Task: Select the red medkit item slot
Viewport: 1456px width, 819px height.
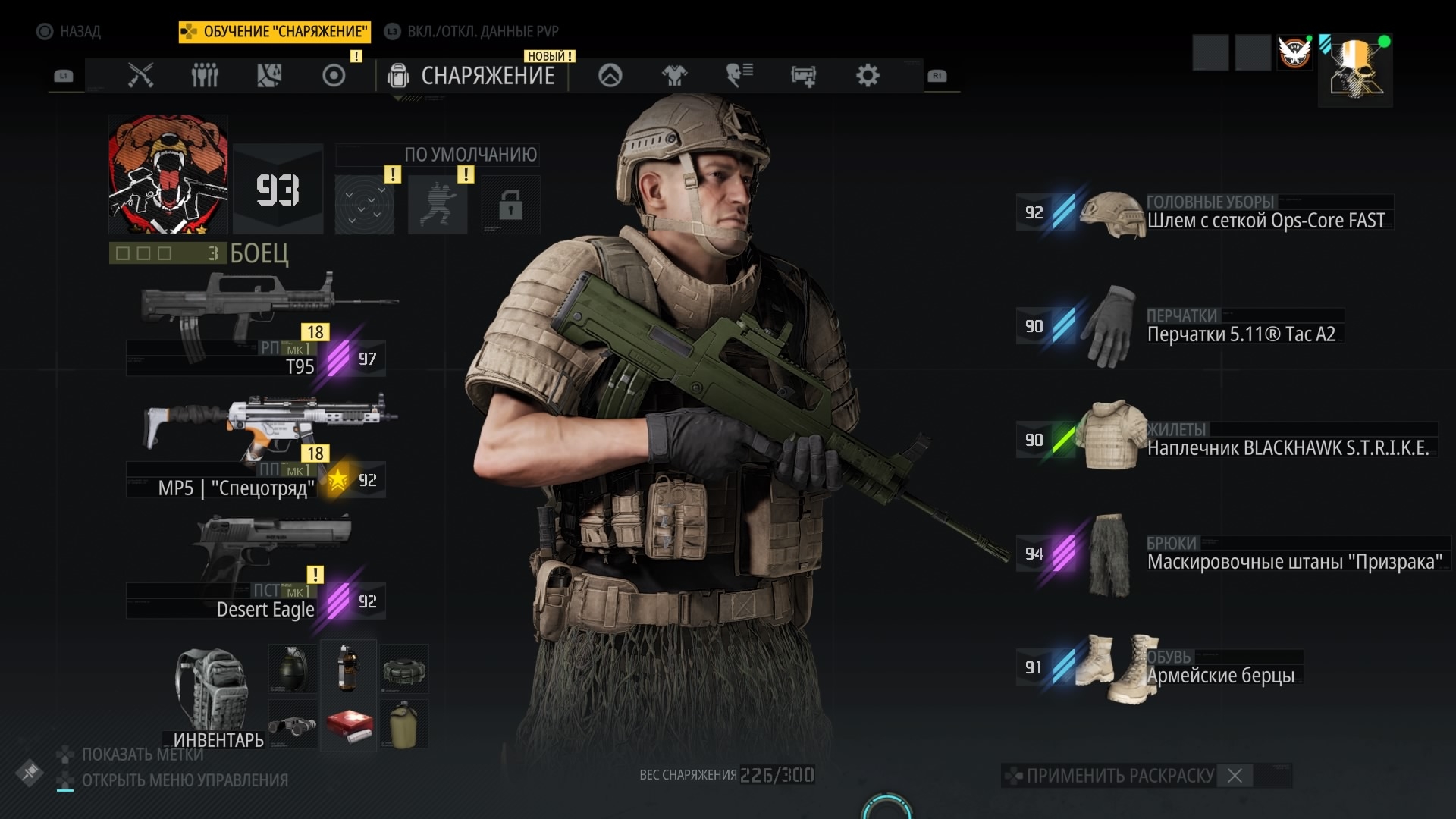Action: (x=349, y=725)
